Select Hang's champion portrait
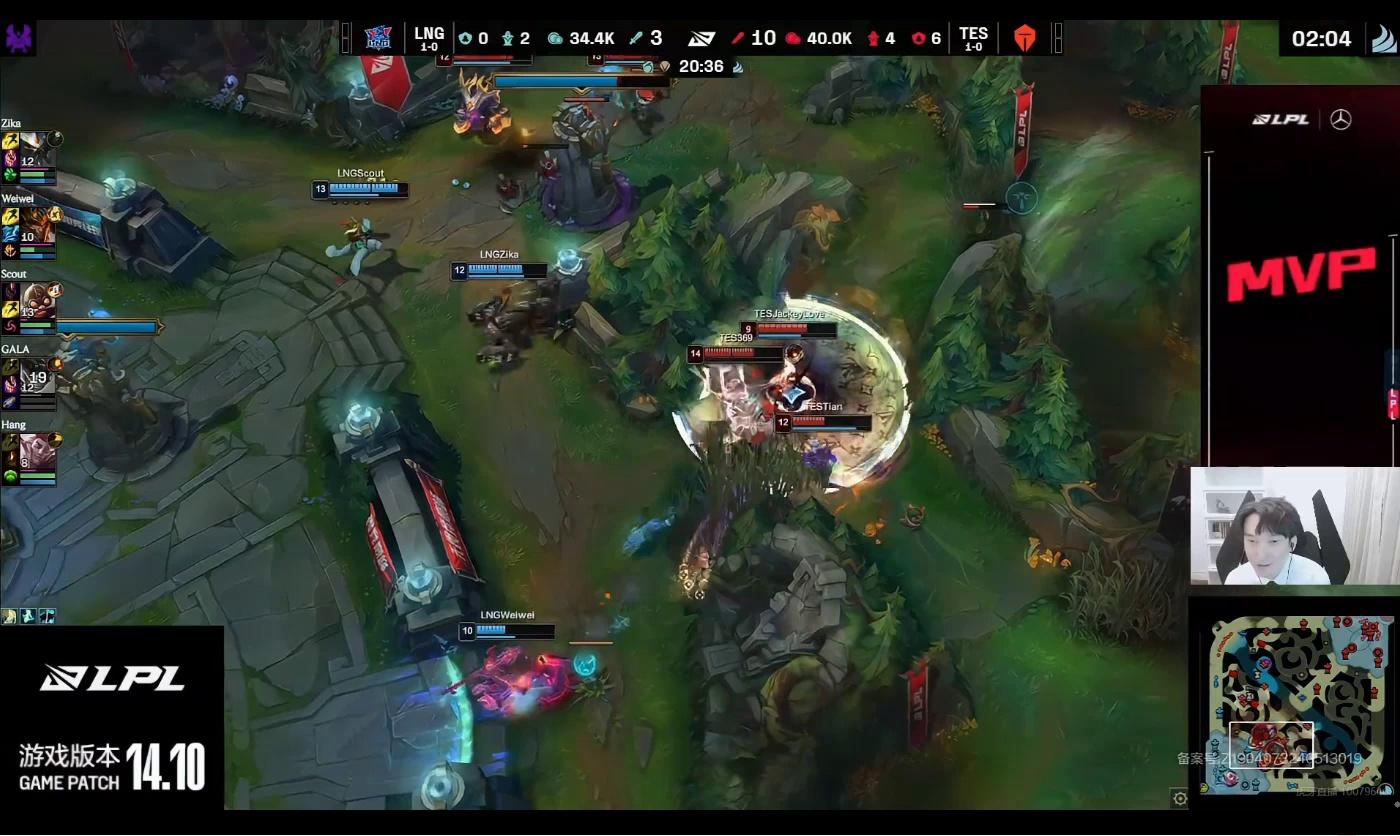Image resolution: width=1400 pixels, height=836 pixels. pyautogui.click(x=35, y=449)
